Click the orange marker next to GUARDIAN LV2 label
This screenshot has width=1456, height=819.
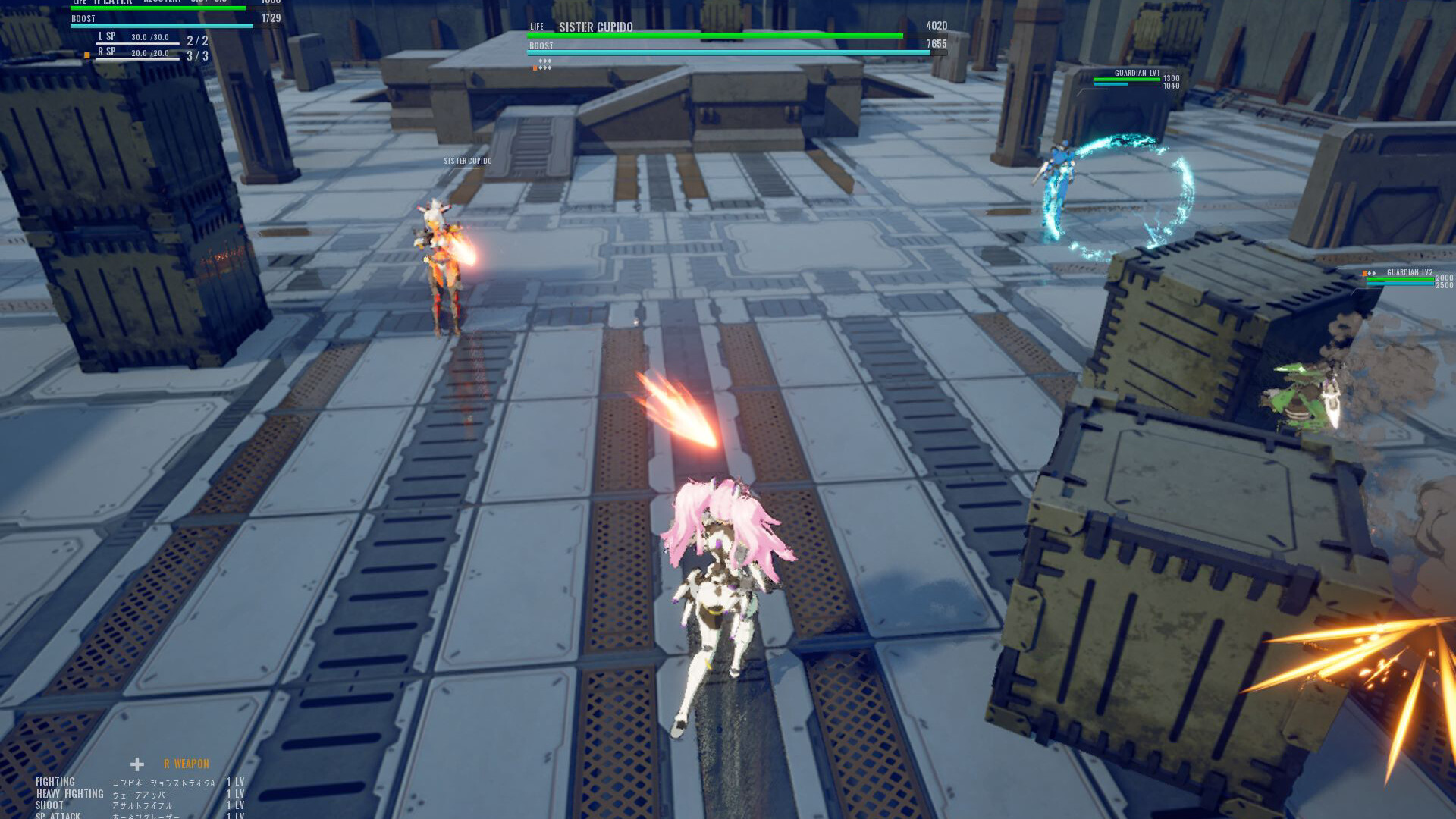(x=1363, y=271)
